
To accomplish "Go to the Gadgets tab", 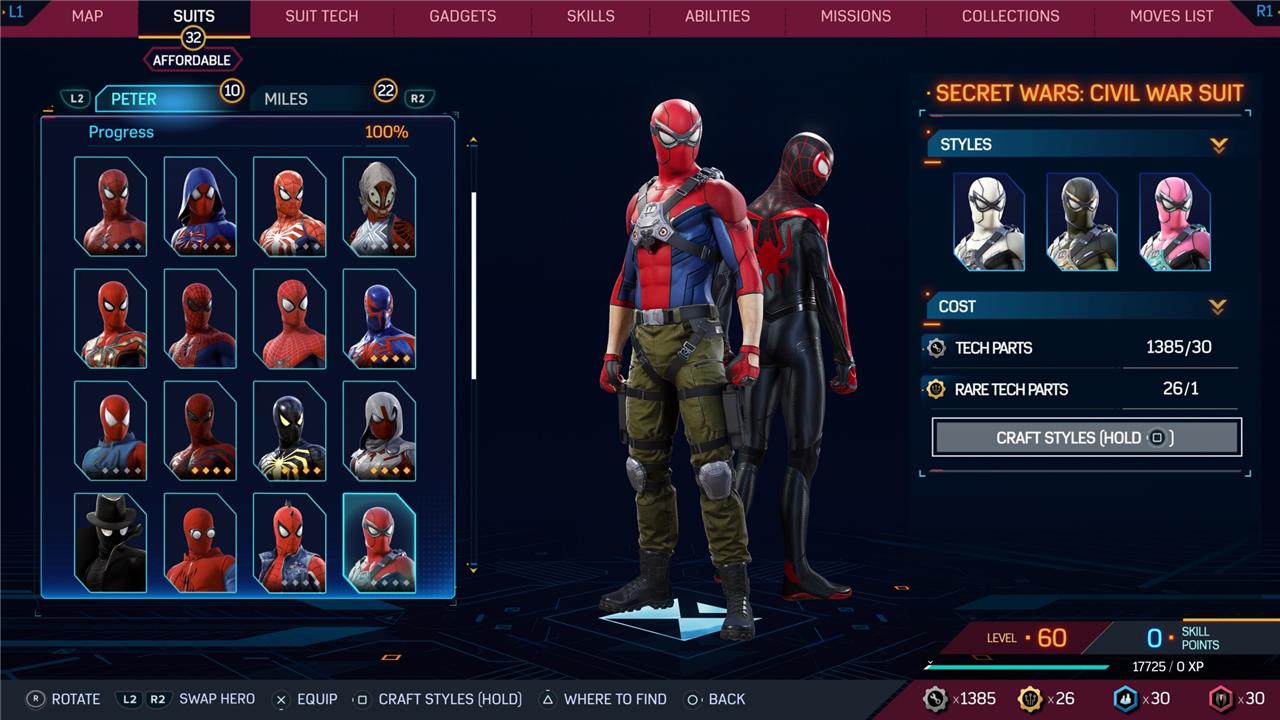I will point(462,16).
